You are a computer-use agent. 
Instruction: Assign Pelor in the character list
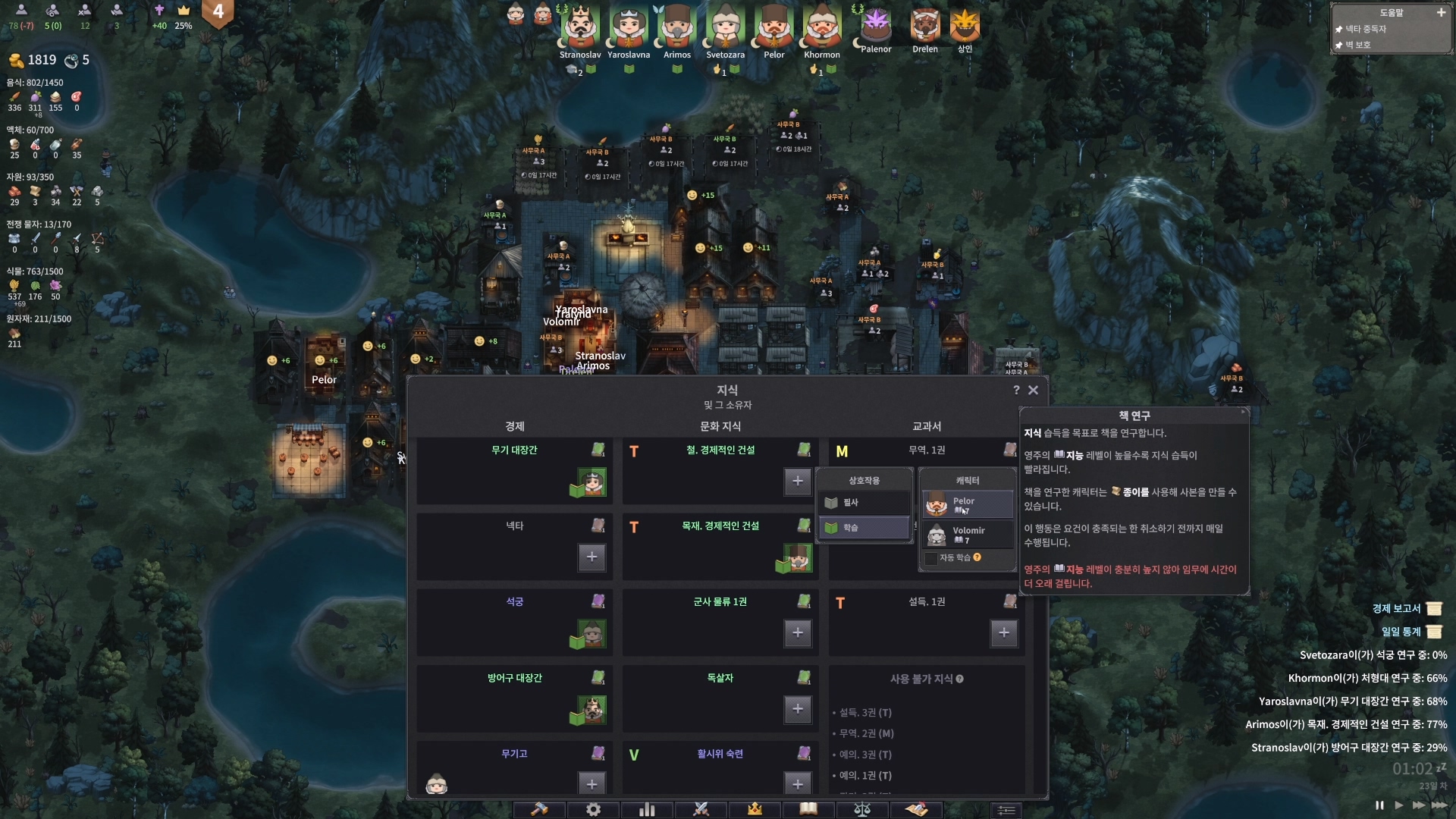coord(968,504)
